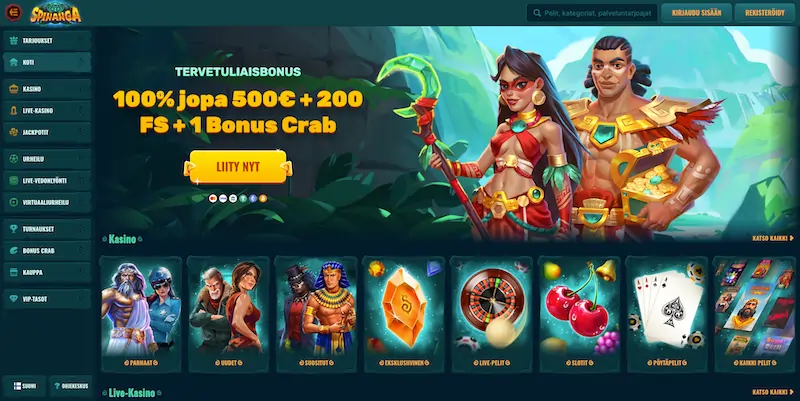Show the VIP-Tasot page

tap(47, 299)
